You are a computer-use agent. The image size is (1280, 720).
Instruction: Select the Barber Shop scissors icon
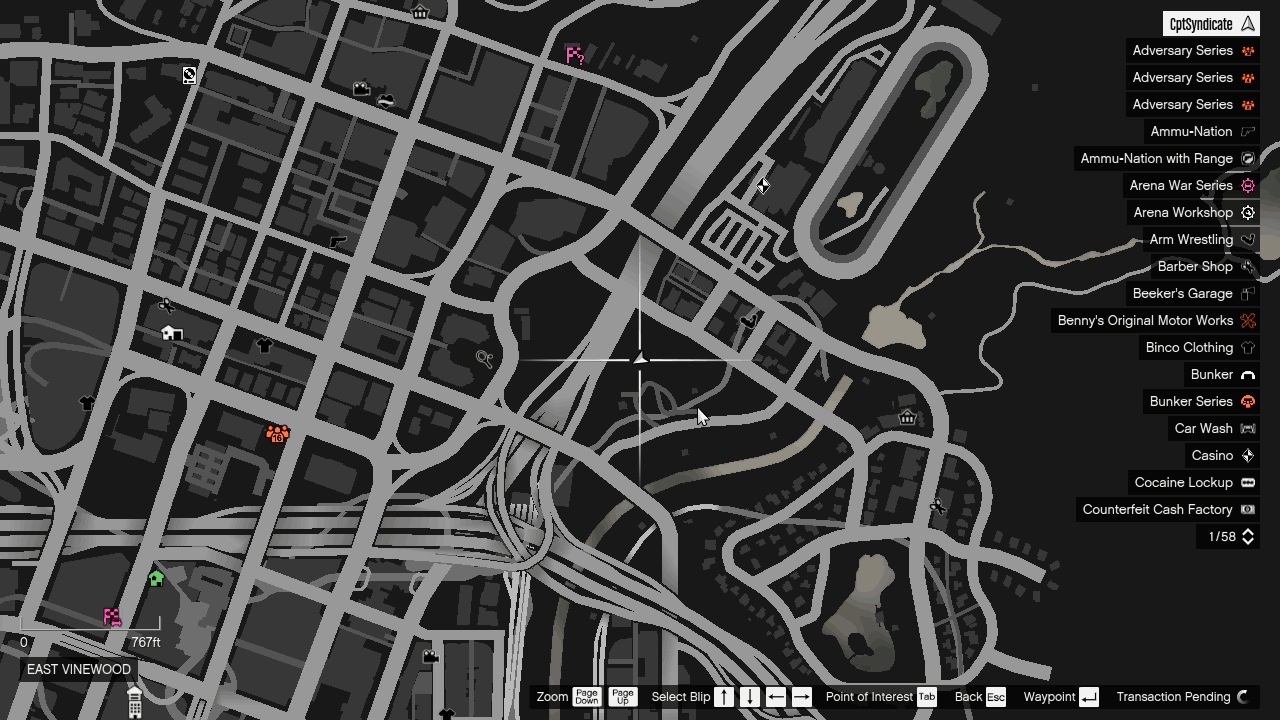pos(1247,266)
